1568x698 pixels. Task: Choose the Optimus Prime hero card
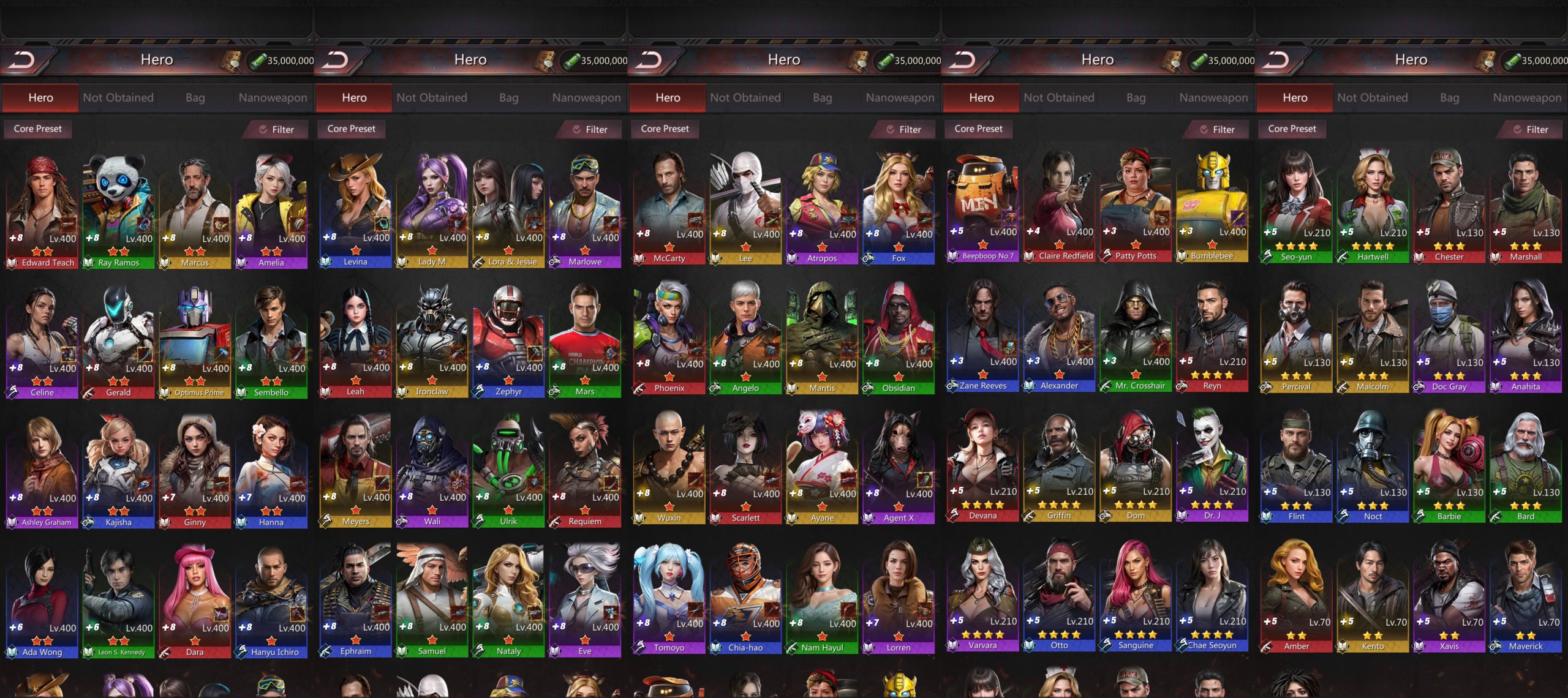click(x=195, y=341)
